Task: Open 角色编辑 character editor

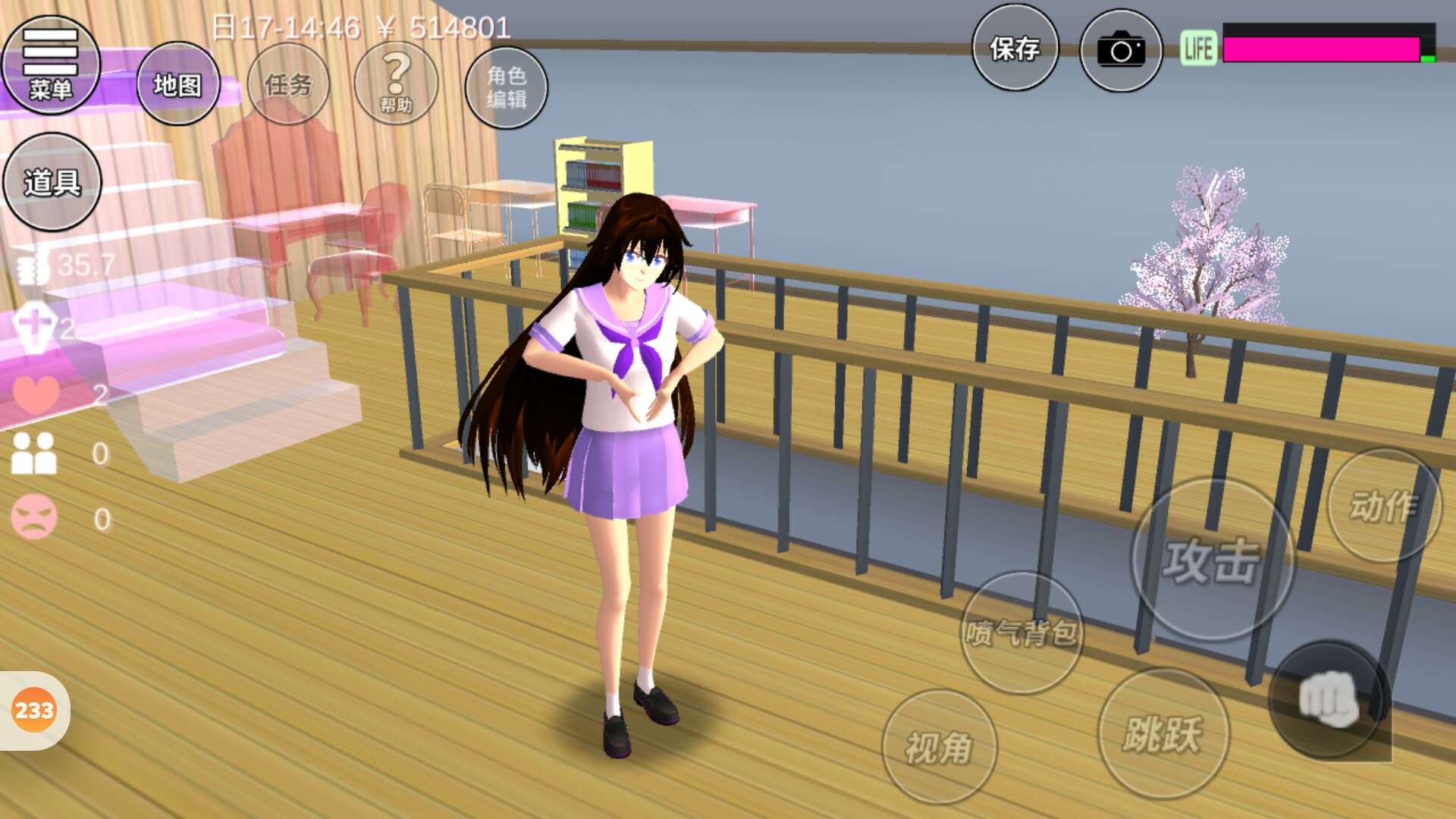Action: [x=506, y=87]
